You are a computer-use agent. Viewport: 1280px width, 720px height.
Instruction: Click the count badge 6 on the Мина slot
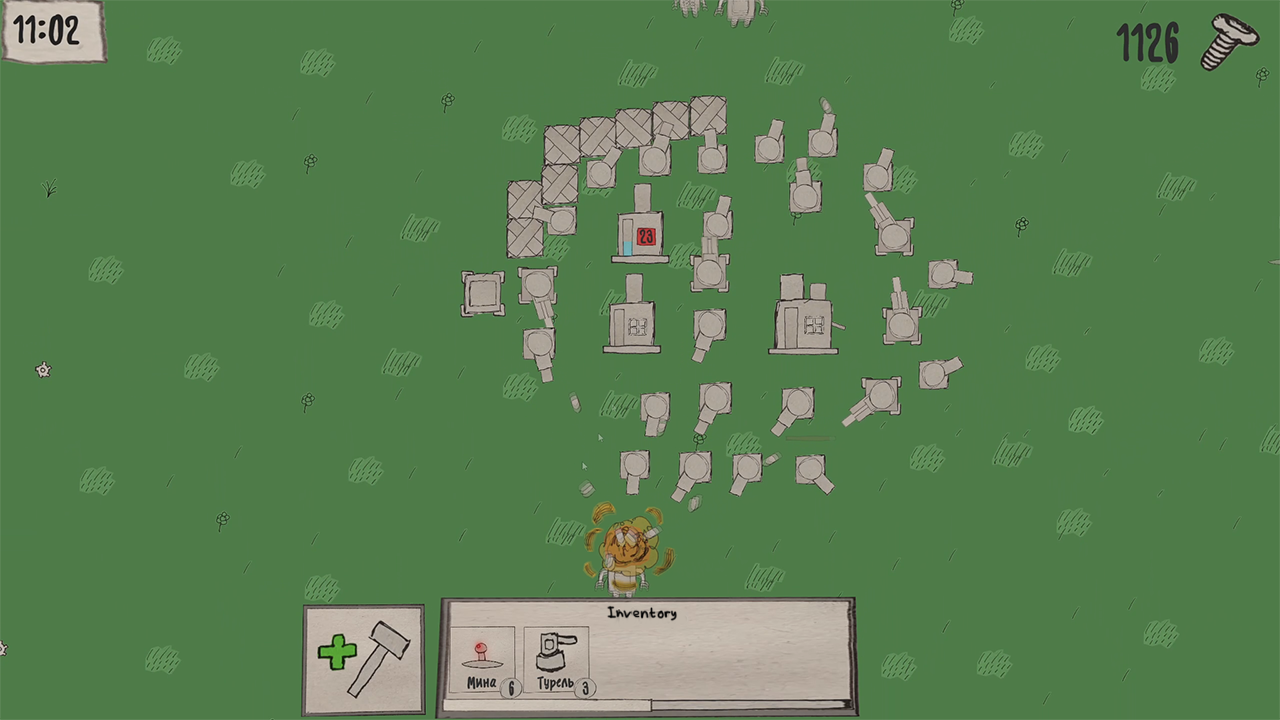[x=509, y=688]
